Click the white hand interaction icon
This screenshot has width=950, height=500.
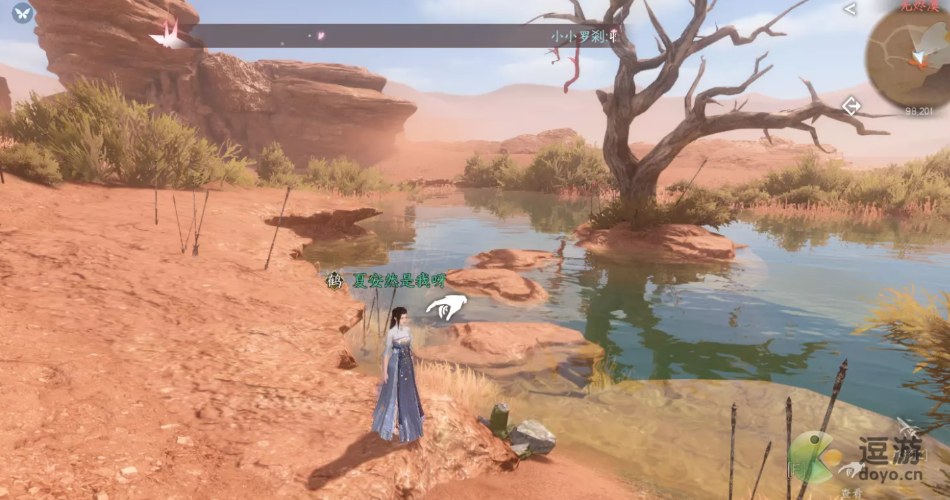446,307
